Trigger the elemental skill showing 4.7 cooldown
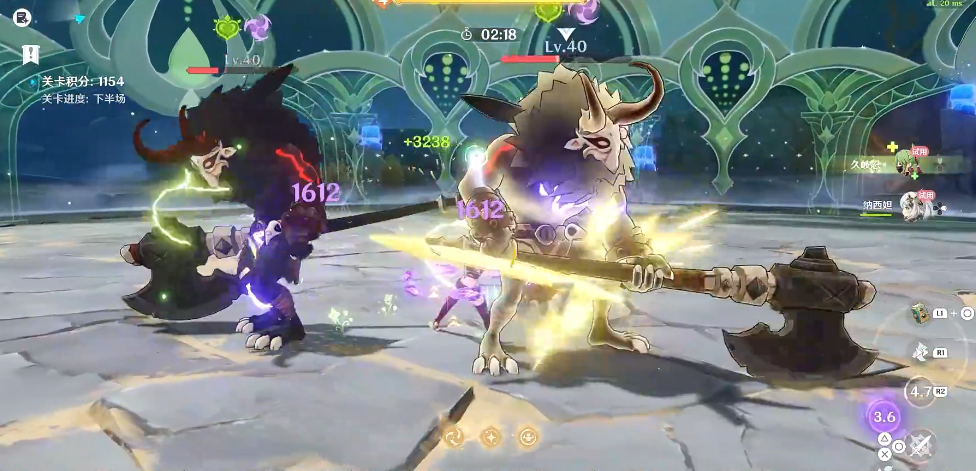Image resolution: width=976 pixels, height=471 pixels. tap(920, 391)
